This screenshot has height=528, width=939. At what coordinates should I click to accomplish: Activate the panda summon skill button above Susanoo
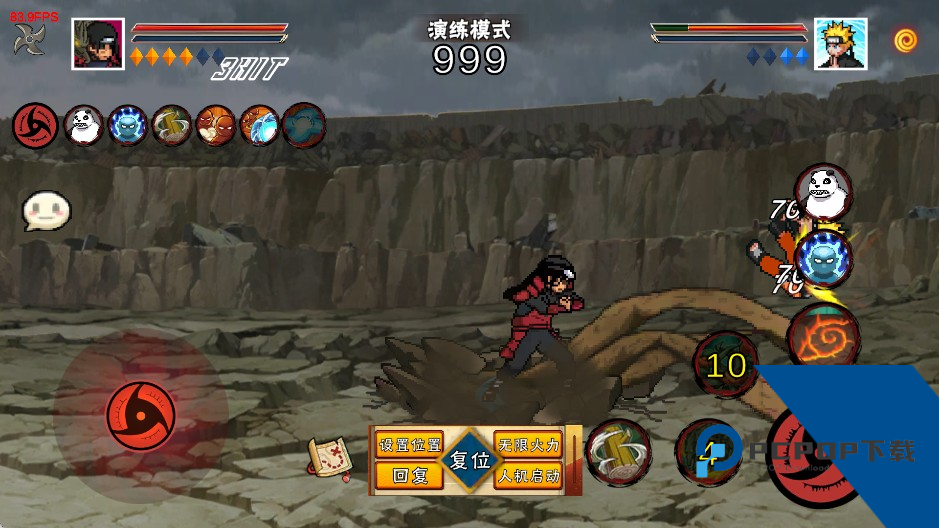click(822, 190)
